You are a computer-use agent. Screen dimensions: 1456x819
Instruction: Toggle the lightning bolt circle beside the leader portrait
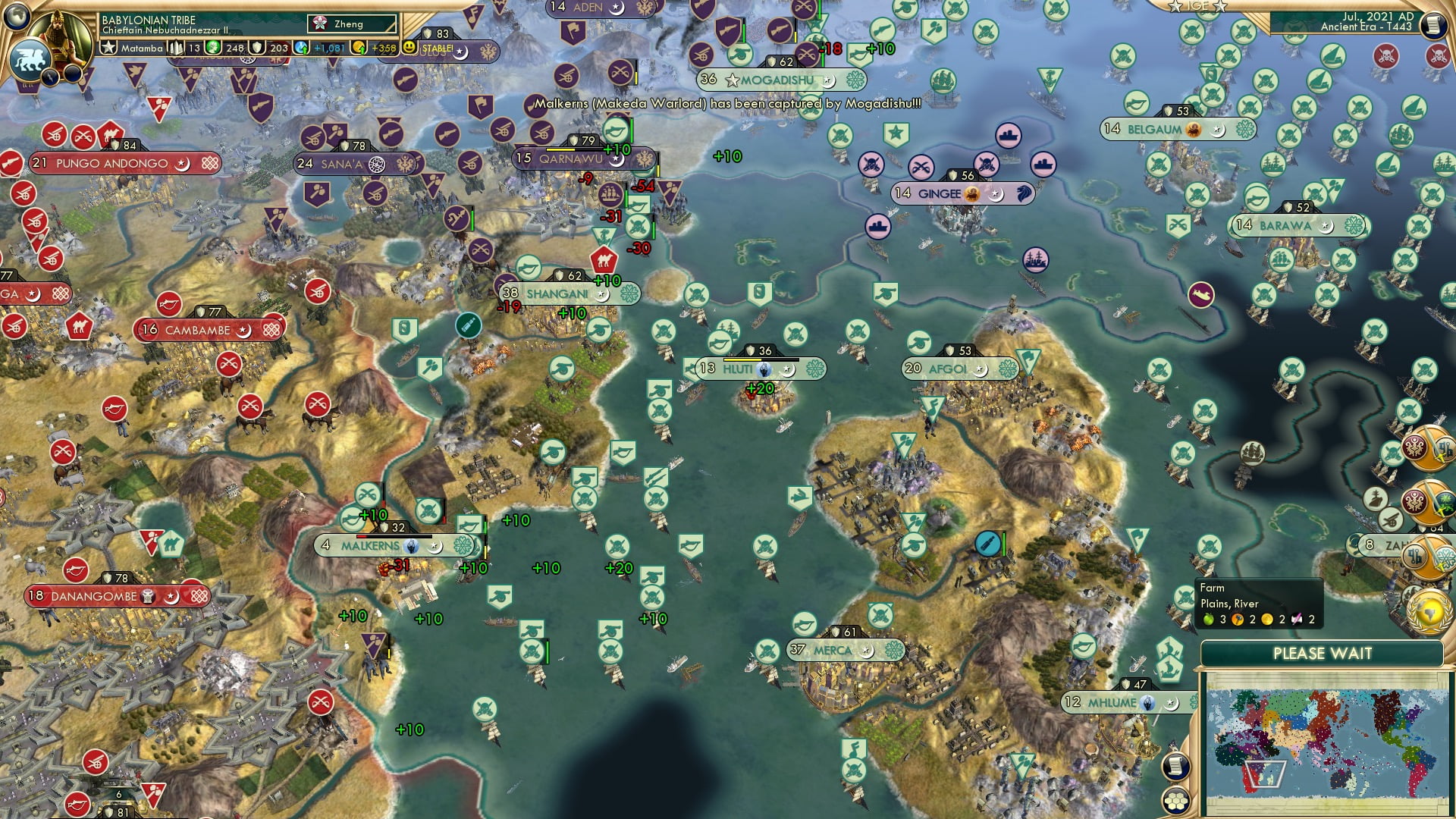point(49,77)
